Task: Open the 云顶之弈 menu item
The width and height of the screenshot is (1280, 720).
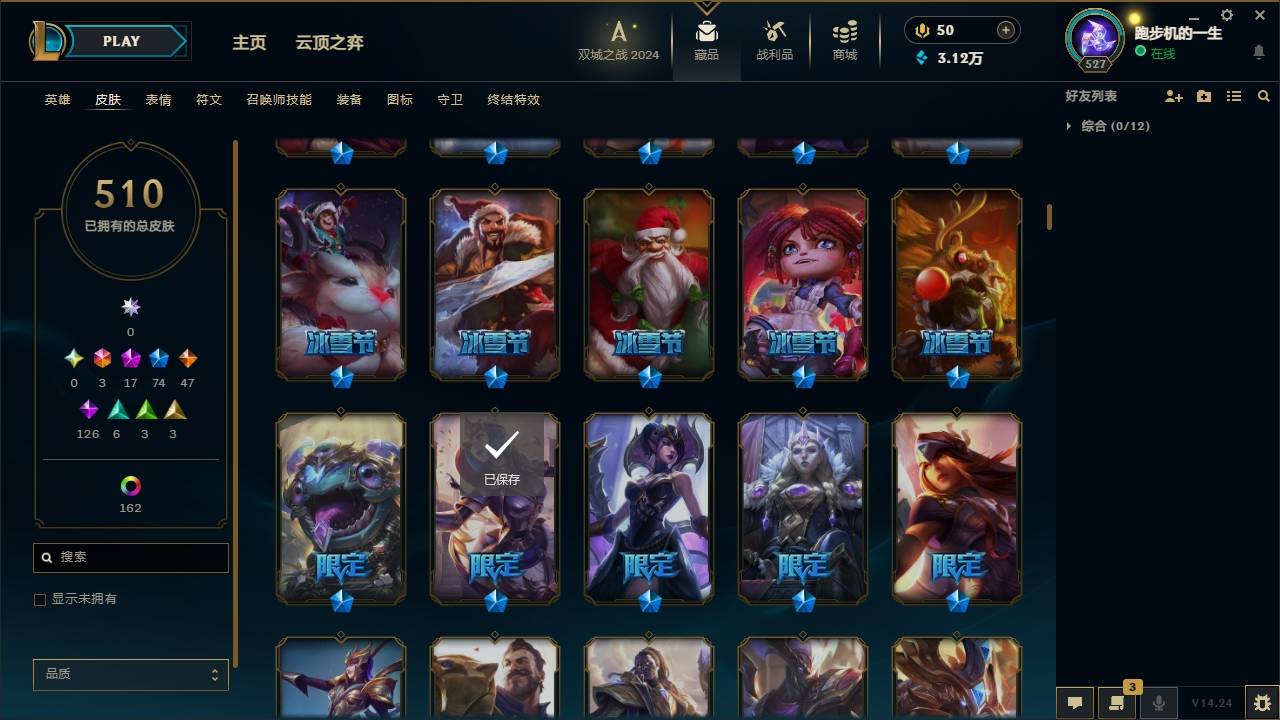Action: coord(329,43)
